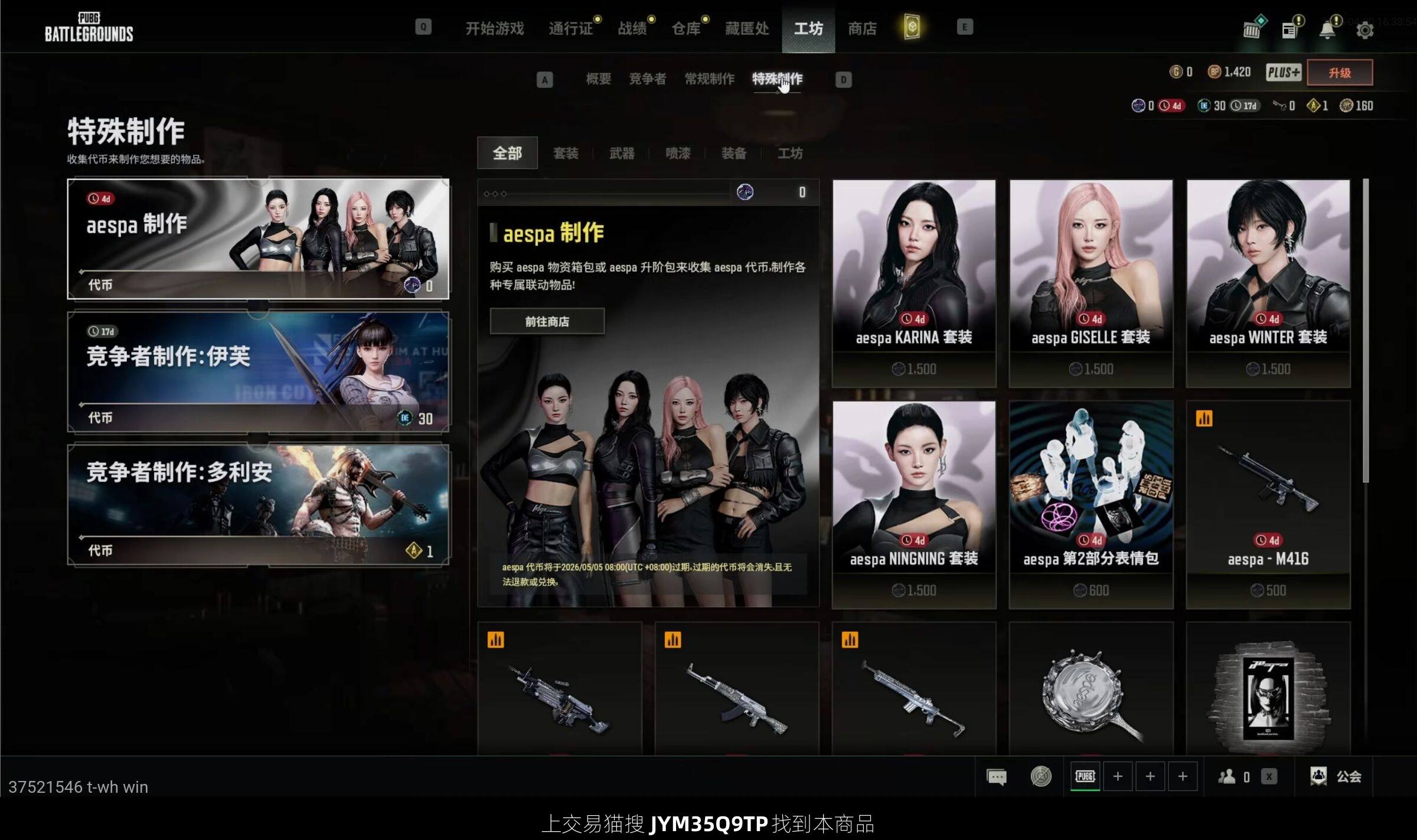Switch to the 常规制作 sub-tab

[709, 79]
